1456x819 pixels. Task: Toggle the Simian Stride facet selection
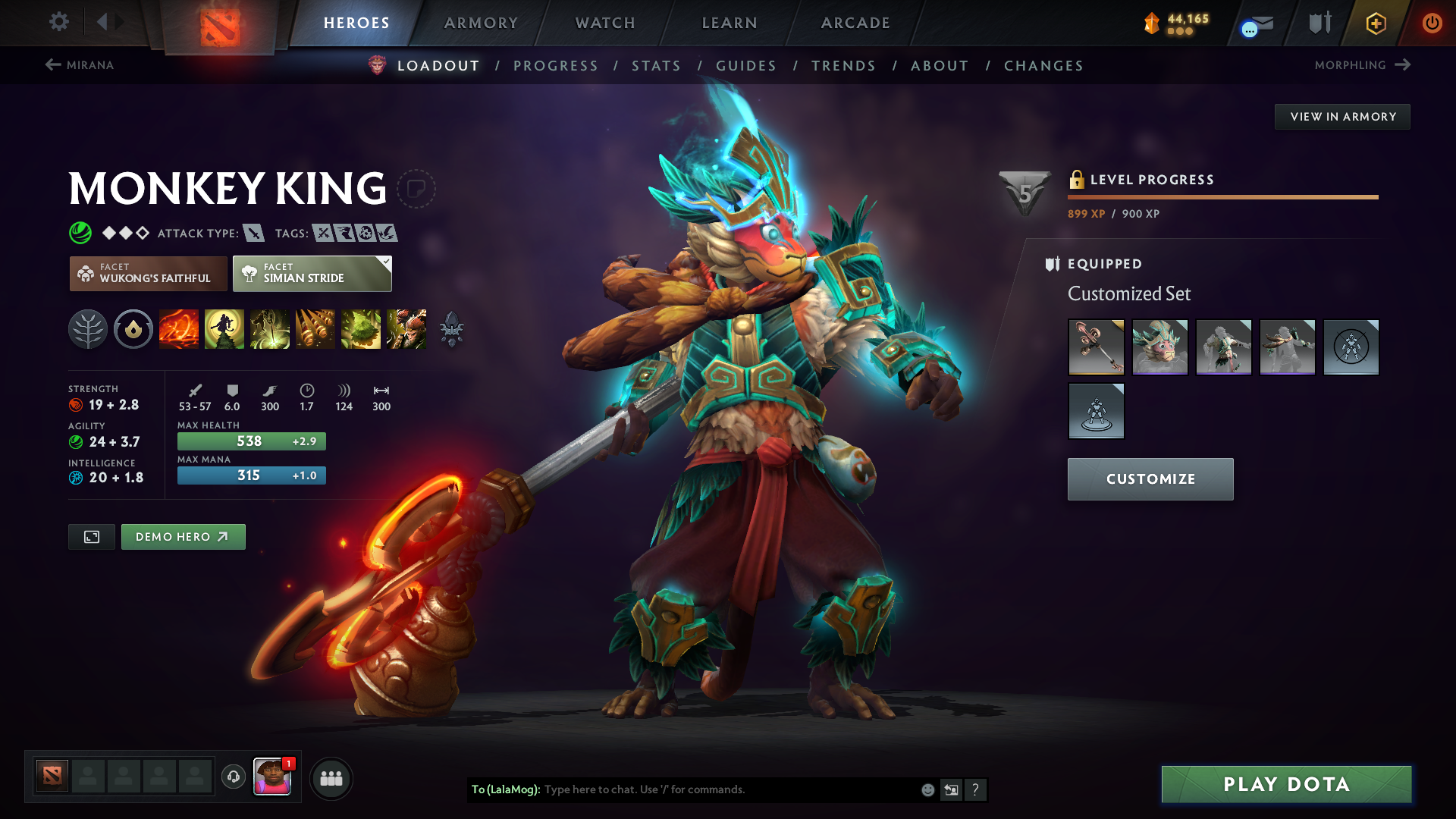point(312,274)
